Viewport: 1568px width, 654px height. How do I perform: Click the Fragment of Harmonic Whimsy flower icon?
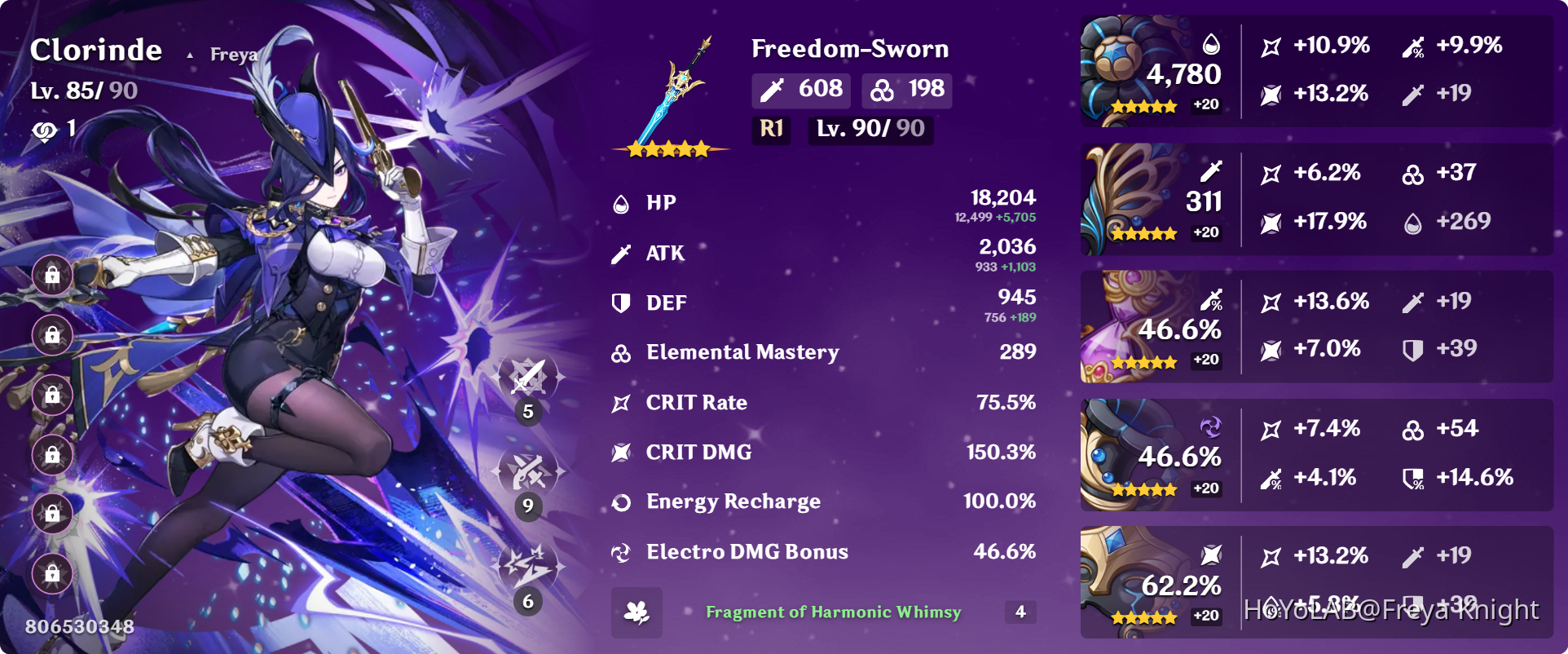(637, 612)
